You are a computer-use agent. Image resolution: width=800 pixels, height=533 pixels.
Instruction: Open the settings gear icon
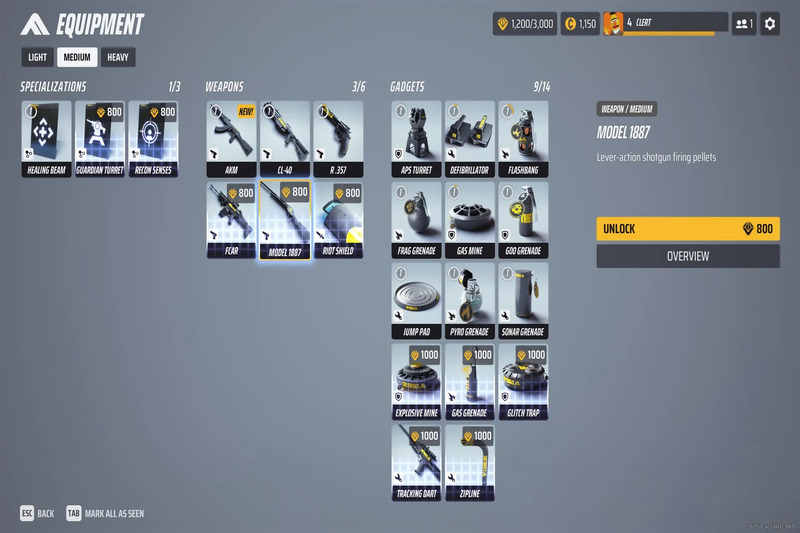(x=769, y=23)
